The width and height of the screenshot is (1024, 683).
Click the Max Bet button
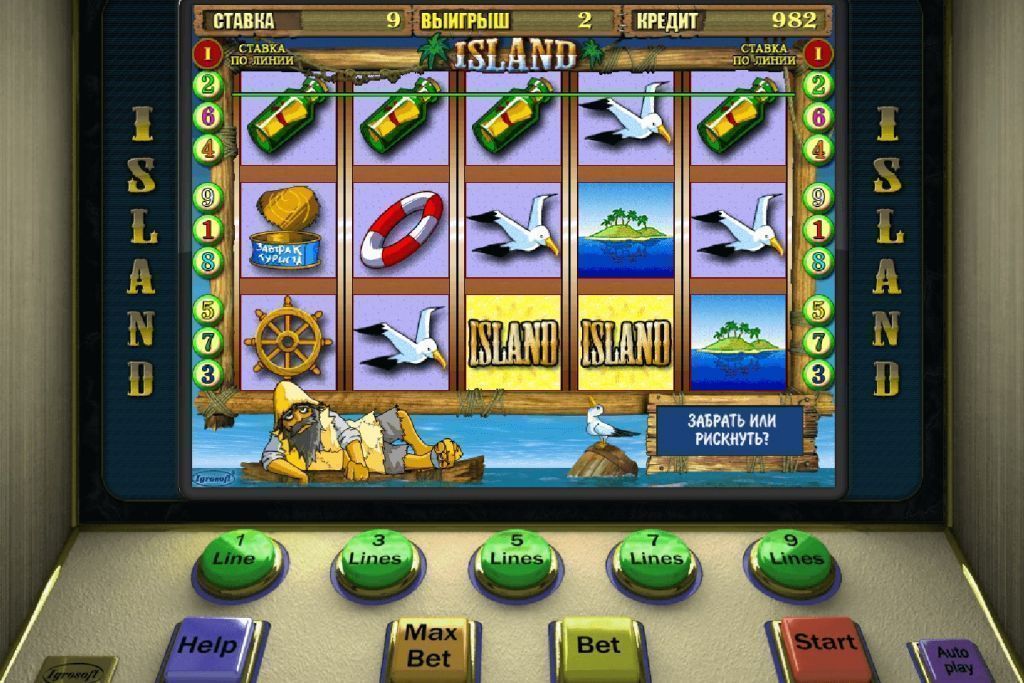click(x=430, y=645)
